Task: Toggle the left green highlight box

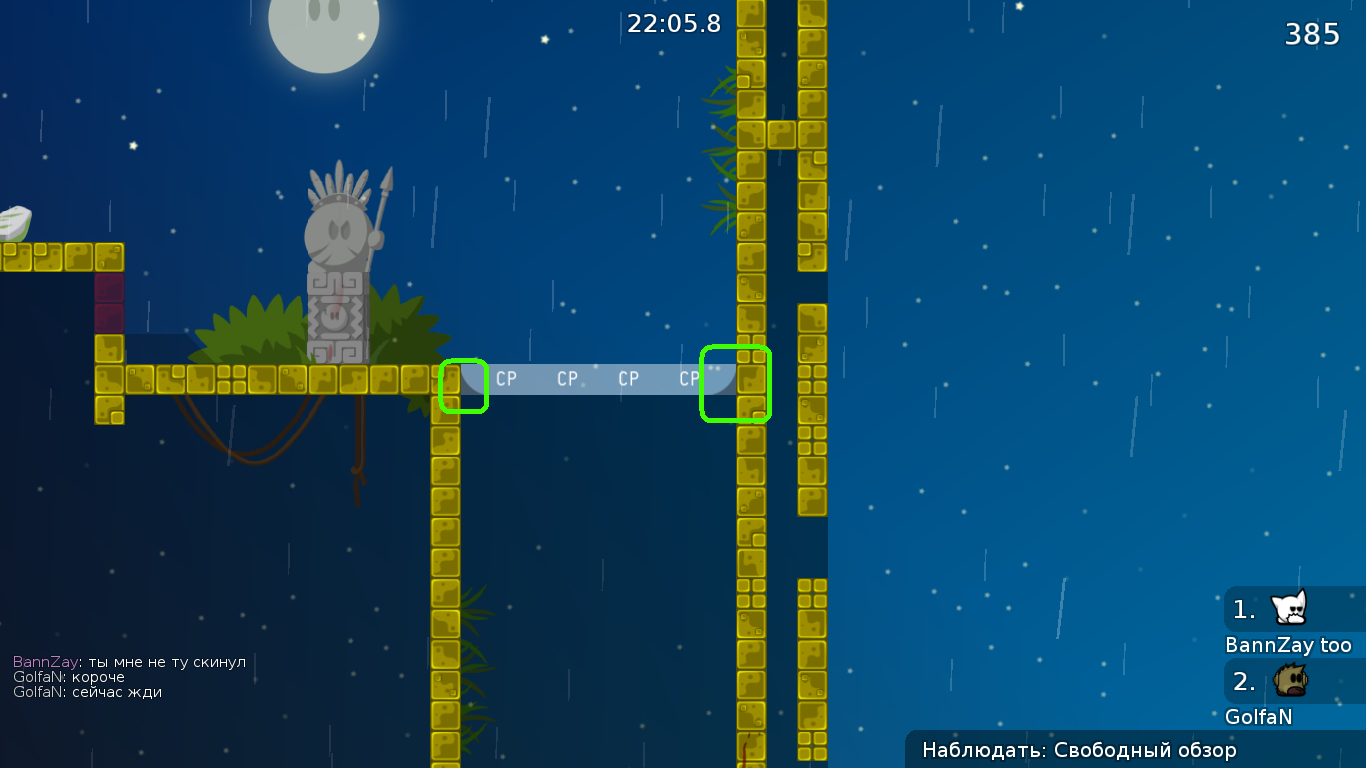Action: [463, 385]
